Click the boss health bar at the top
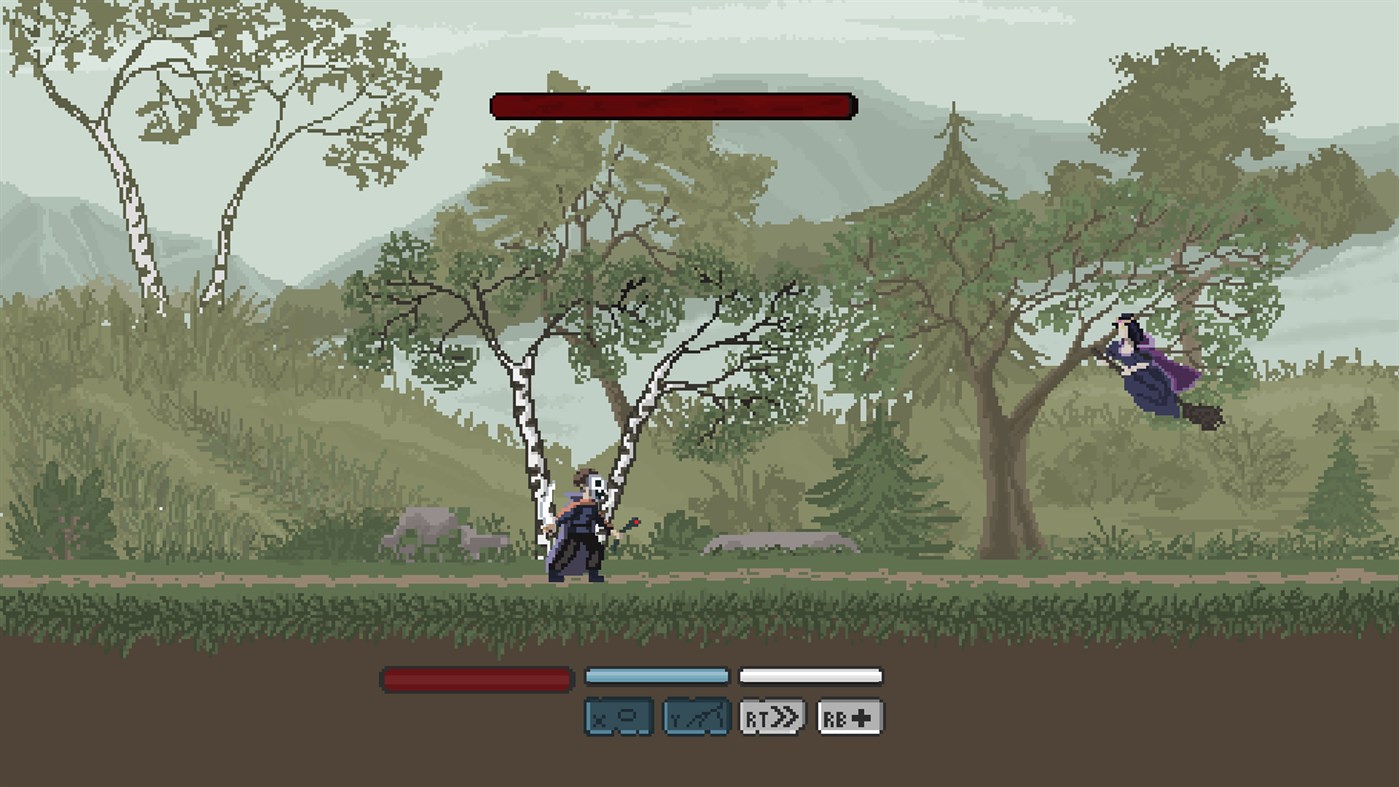Screen dimensions: 1399x787 click(x=672, y=103)
